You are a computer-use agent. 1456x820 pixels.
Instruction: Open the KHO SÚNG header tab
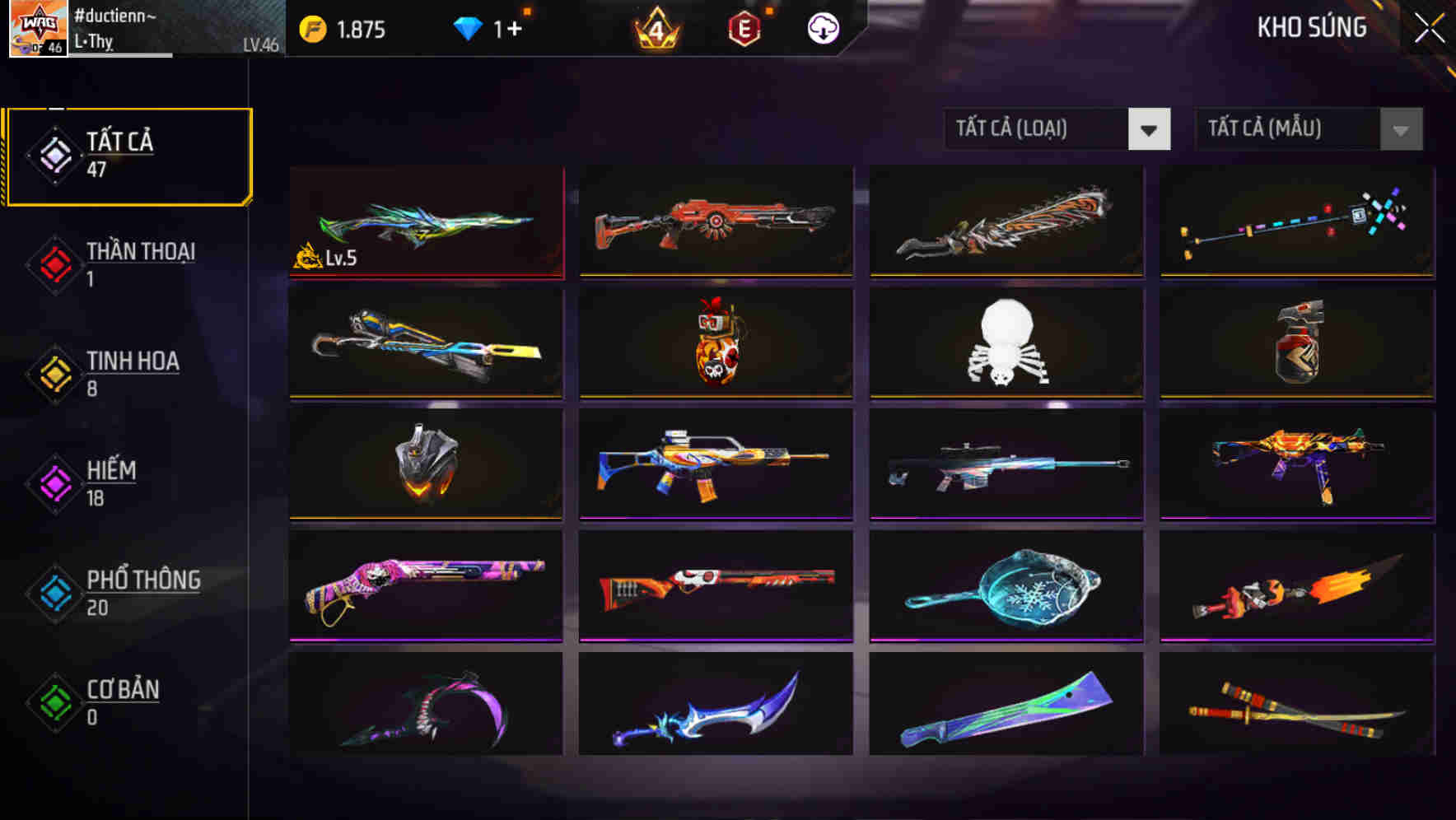tap(1311, 27)
